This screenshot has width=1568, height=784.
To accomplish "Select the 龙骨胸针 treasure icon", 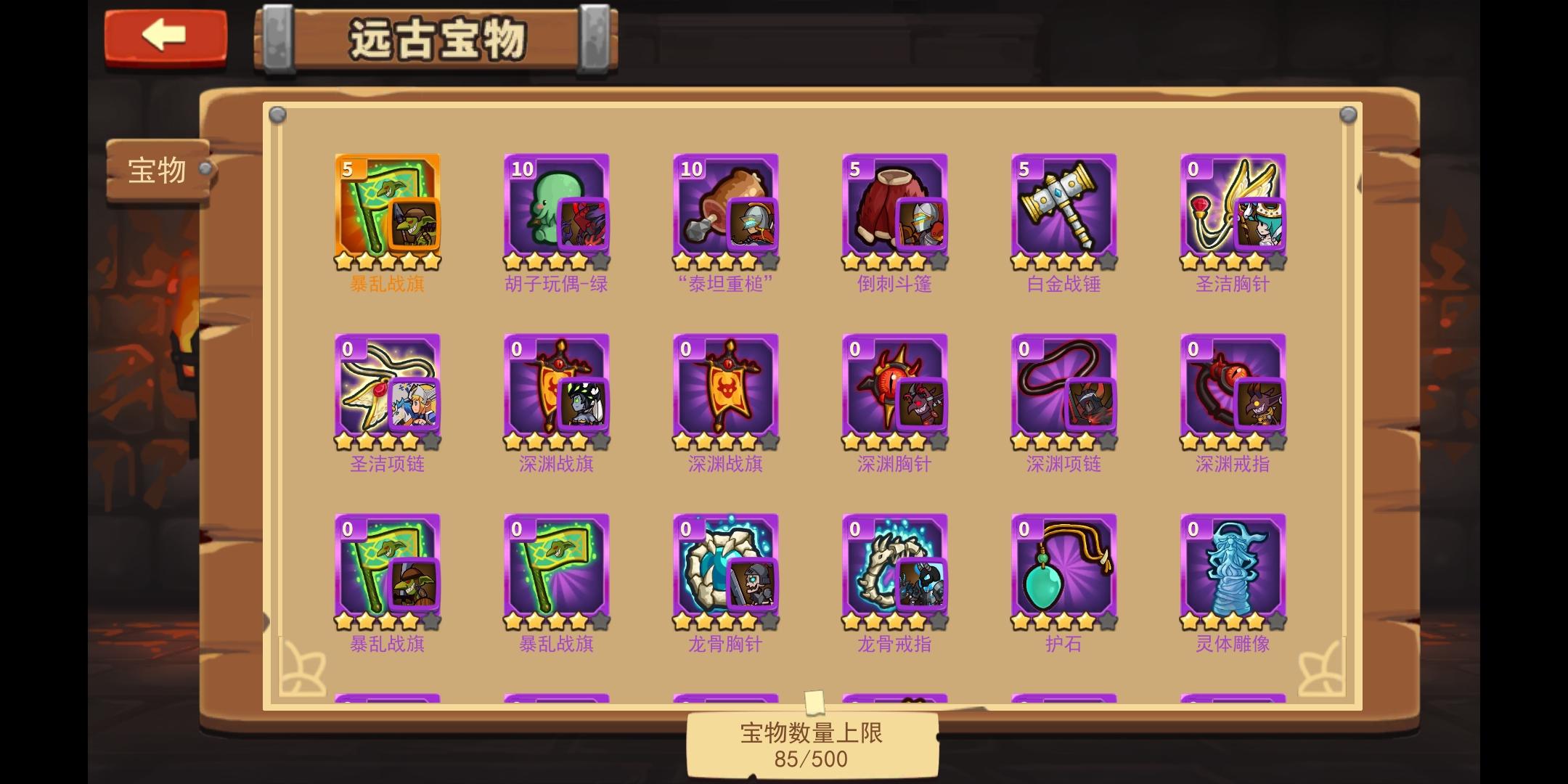I will (726, 570).
